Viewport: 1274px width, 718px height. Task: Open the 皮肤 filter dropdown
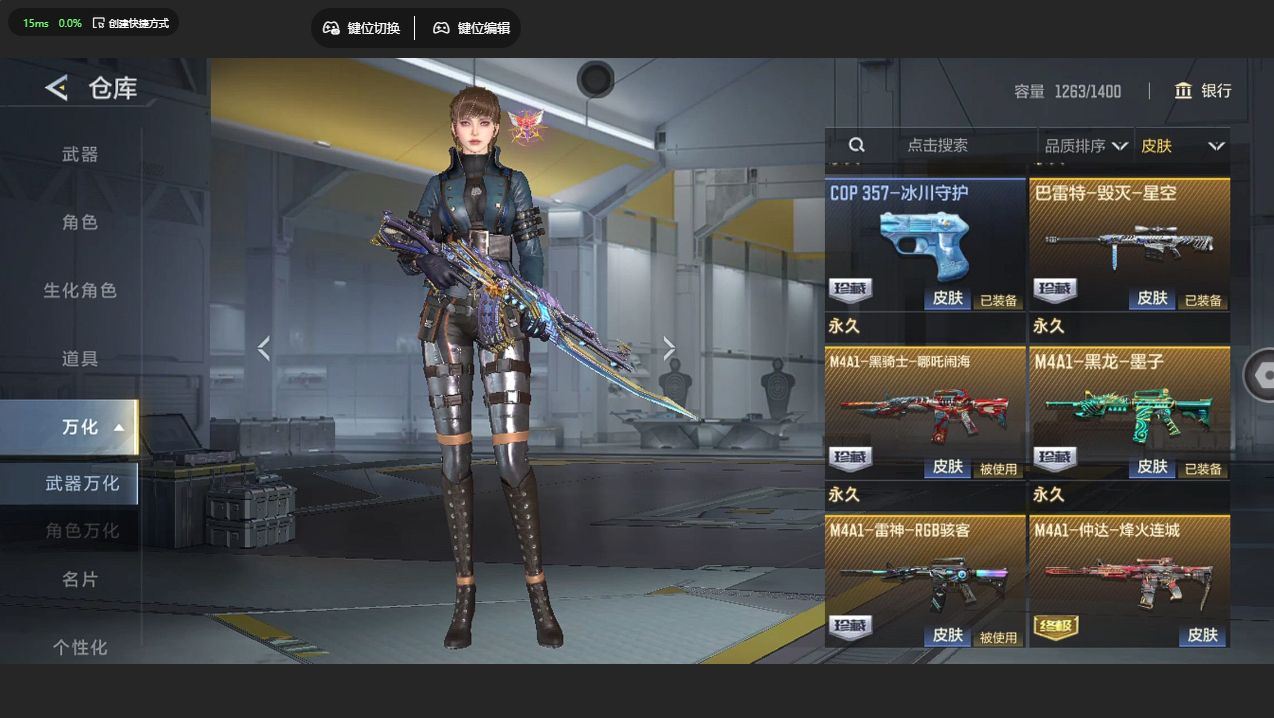click(x=1182, y=146)
